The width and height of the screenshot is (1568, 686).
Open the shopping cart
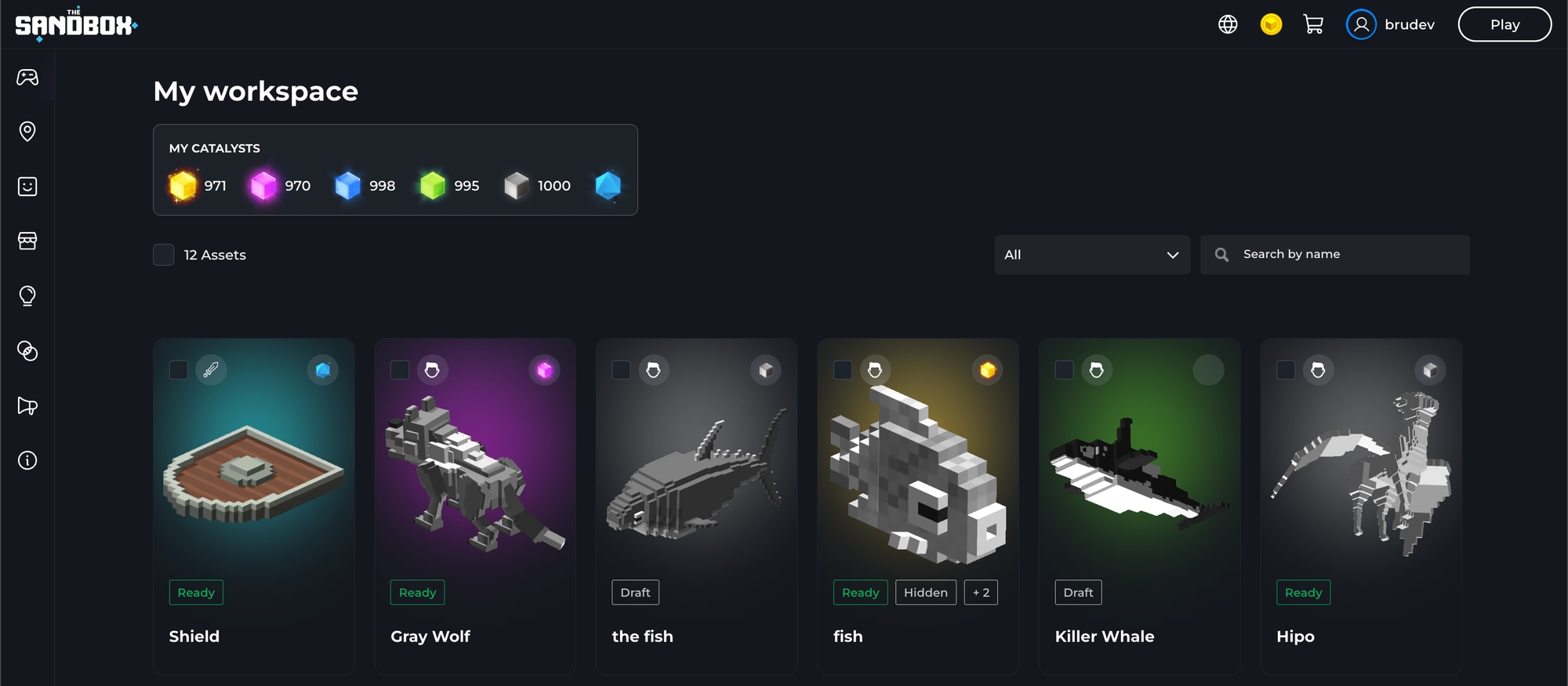pos(1313,24)
